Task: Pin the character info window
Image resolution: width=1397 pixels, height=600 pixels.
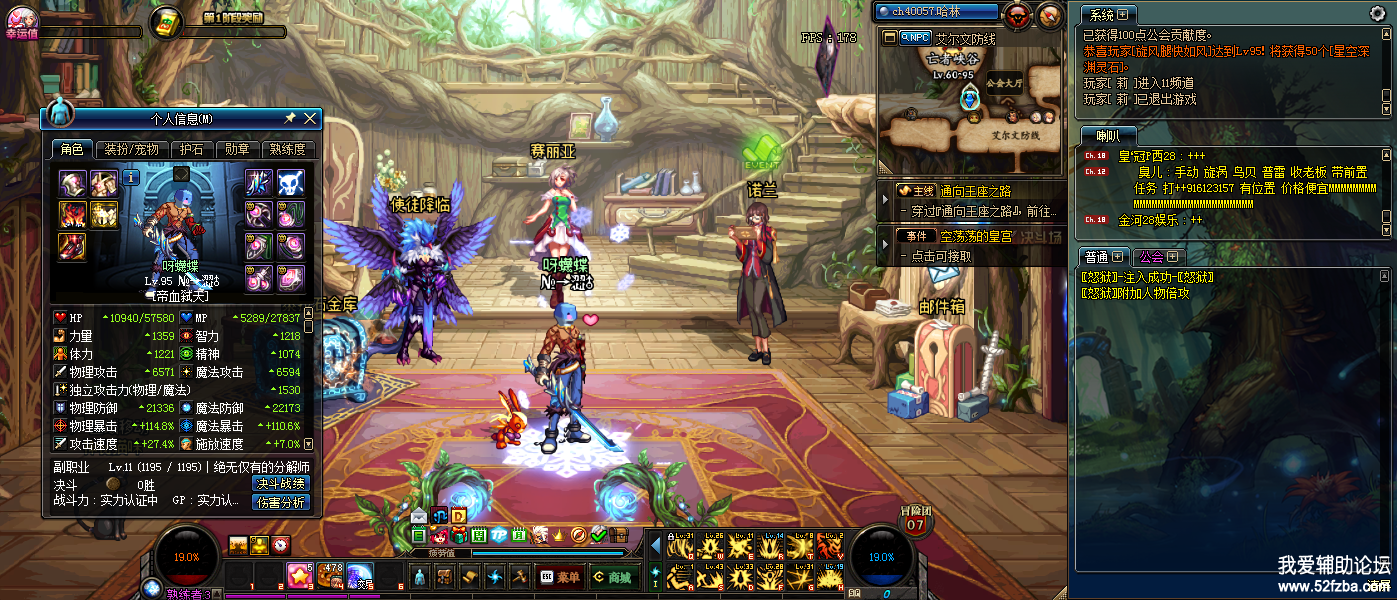Action: tap(290, 119)
